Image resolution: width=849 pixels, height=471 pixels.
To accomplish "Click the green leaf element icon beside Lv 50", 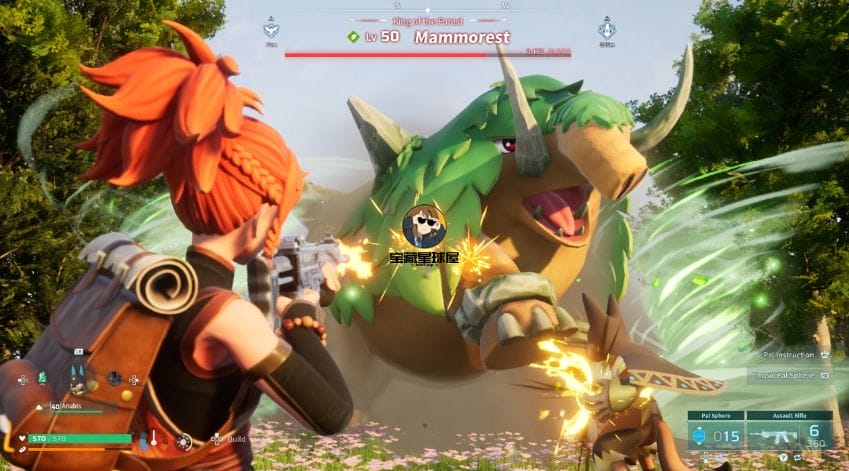I will 353,37.
